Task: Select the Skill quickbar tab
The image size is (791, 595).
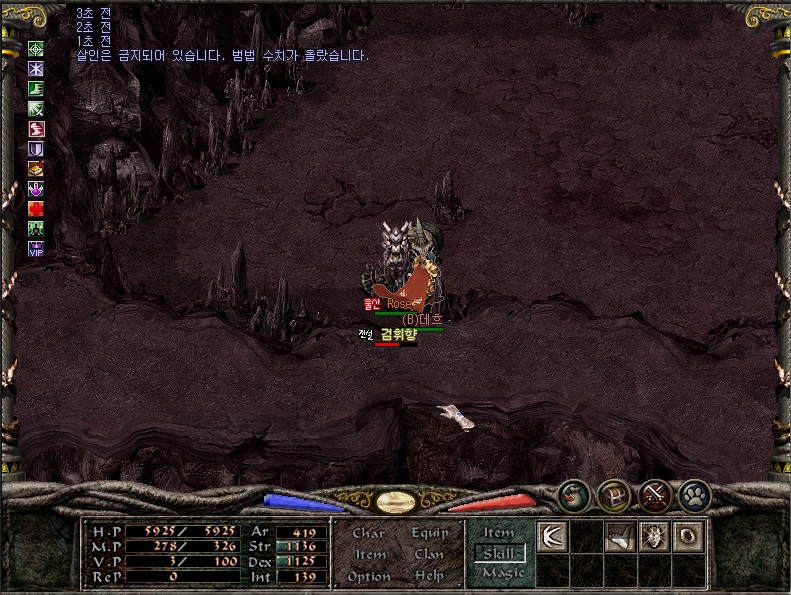Action: point(498,553)
